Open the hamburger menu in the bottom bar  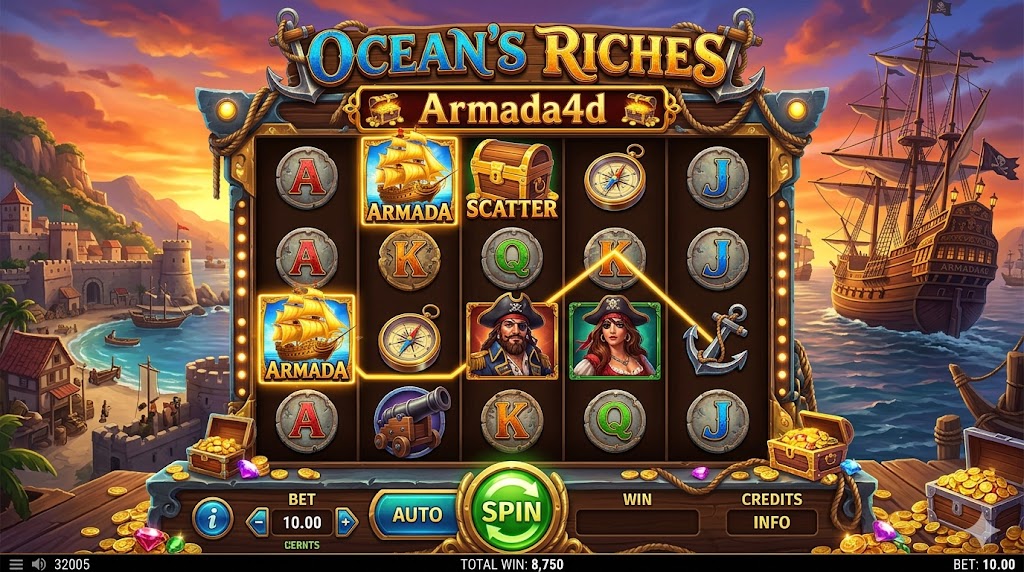14,564
